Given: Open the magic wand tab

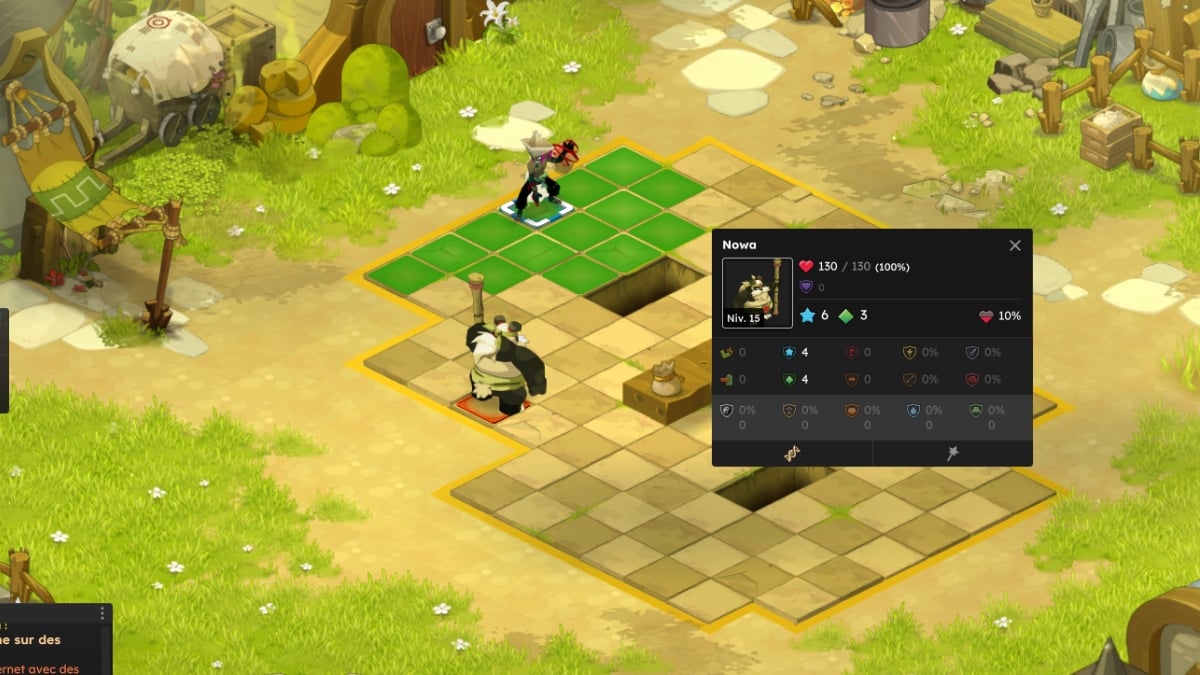Looking at the screenshot, I should click(x=953, y=453).
